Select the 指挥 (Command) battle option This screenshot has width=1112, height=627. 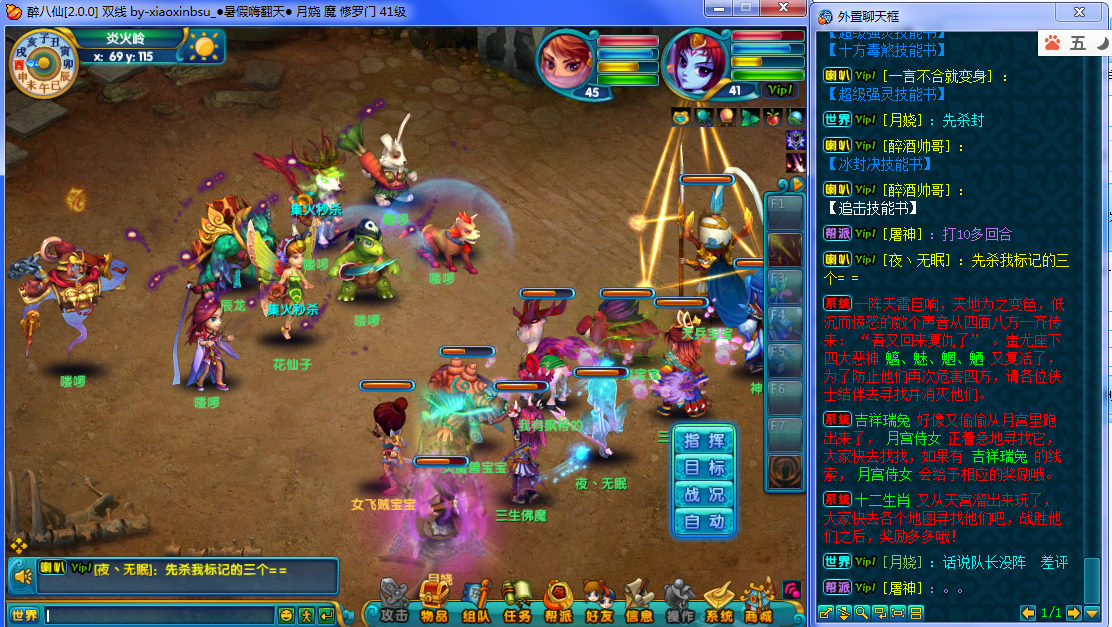tap(705, 441)
